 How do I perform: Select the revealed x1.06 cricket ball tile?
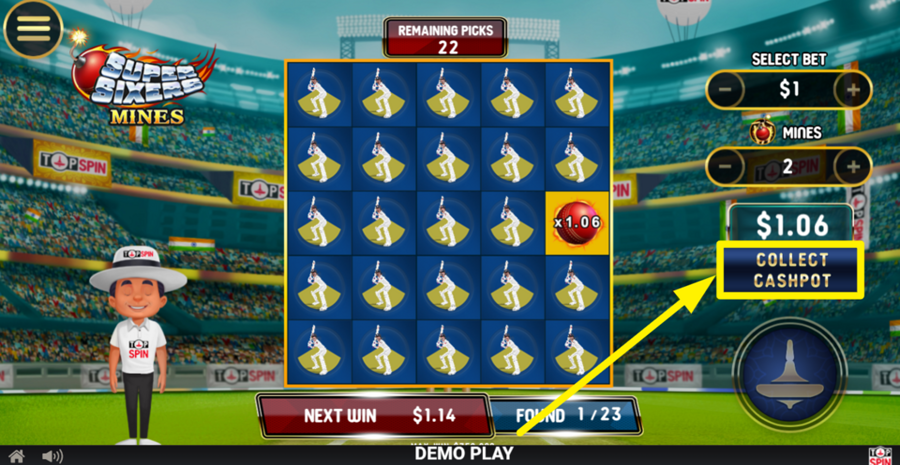coord(578,220)
